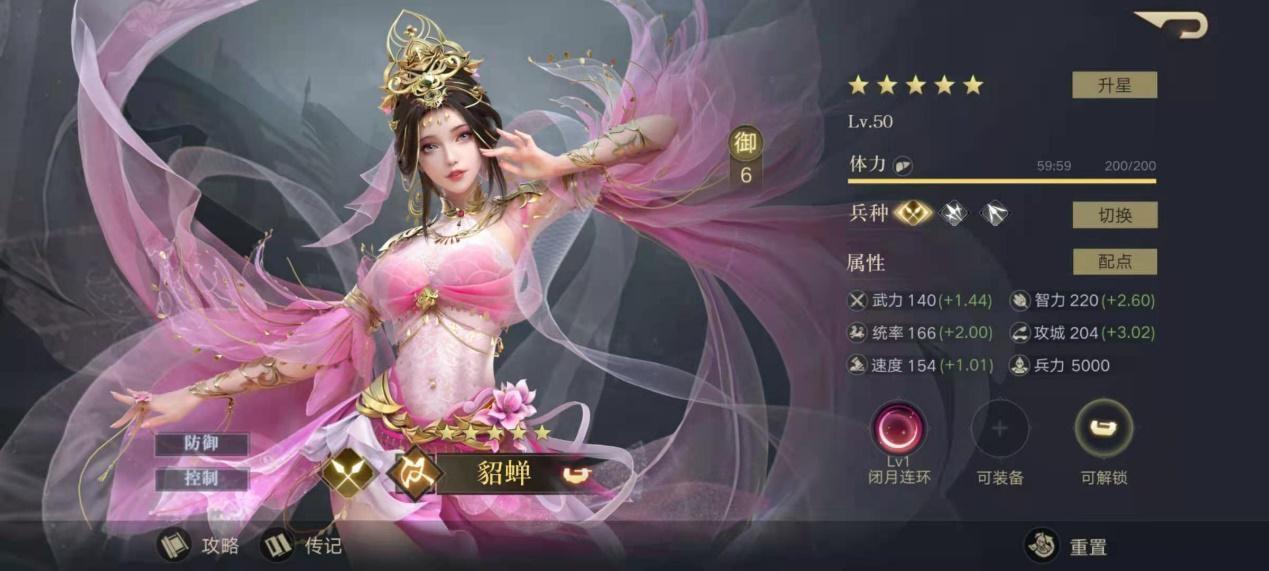This screenshot has height=571, width=1269.
Task: Choose the empty 可装备 skill slot
Action: coord(999,428)
